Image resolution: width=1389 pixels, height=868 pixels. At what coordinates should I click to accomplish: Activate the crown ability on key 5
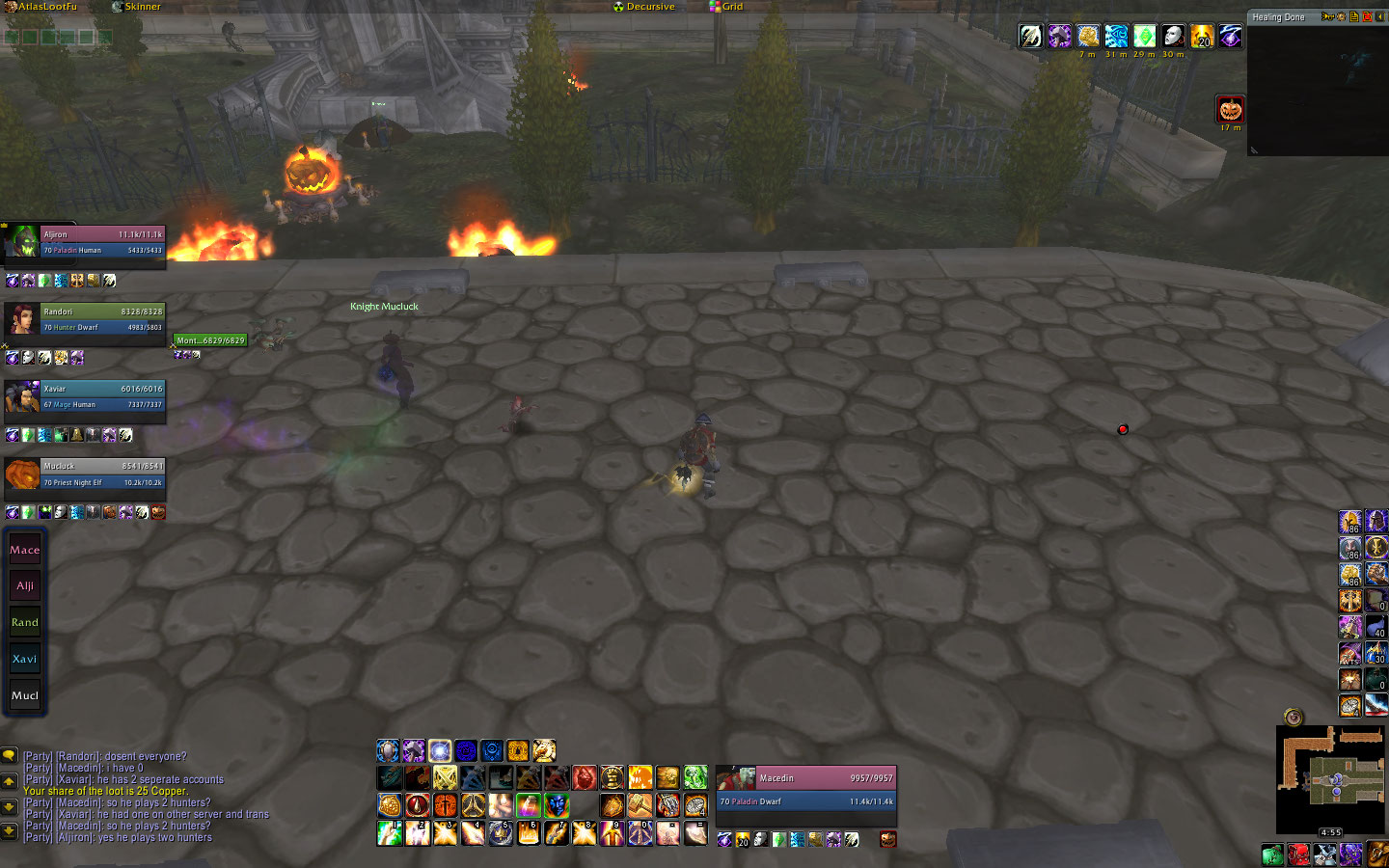(501, 832)
